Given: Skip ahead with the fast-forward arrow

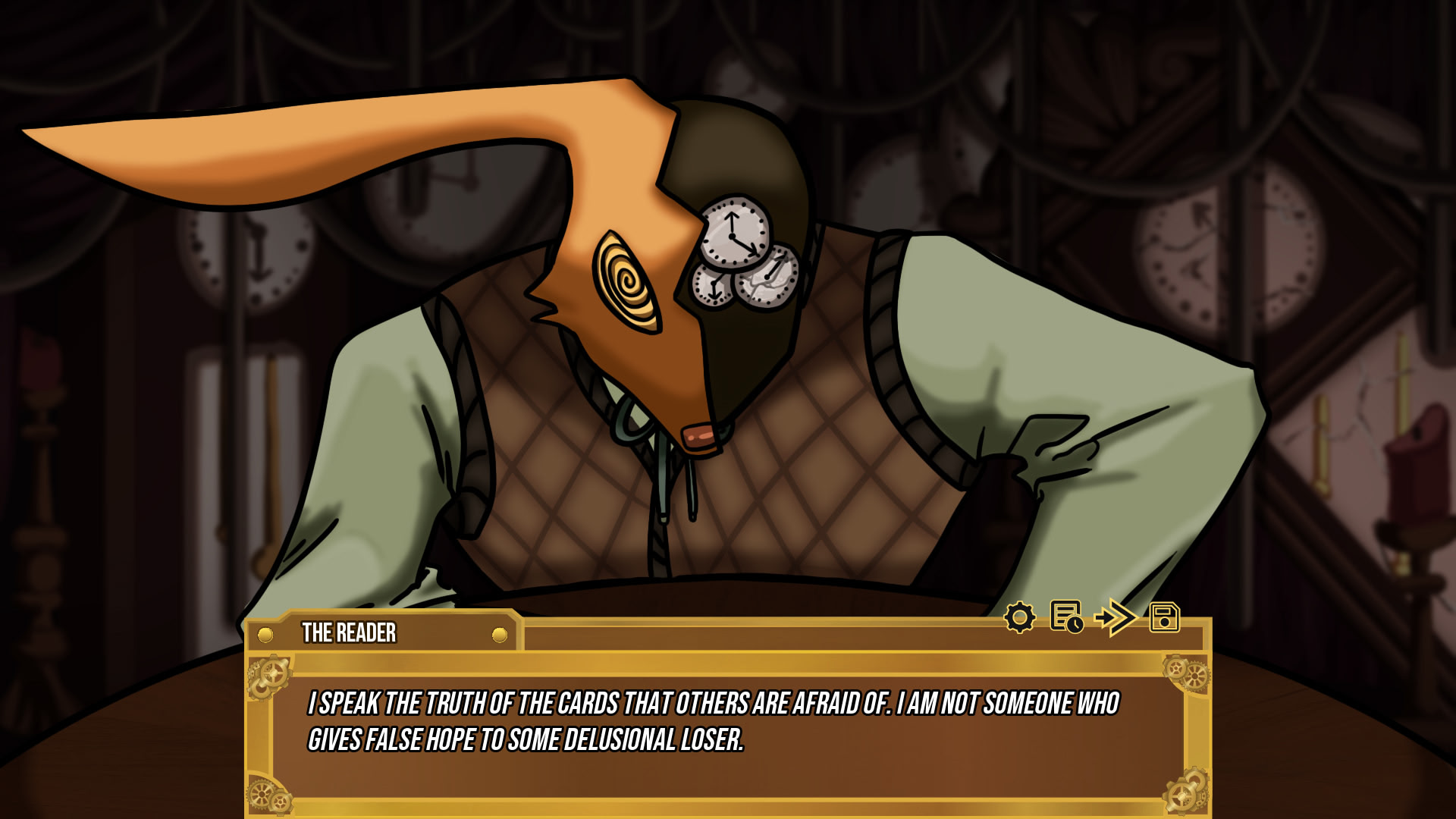Looking at the screenshot, I should pos(1115,617).
